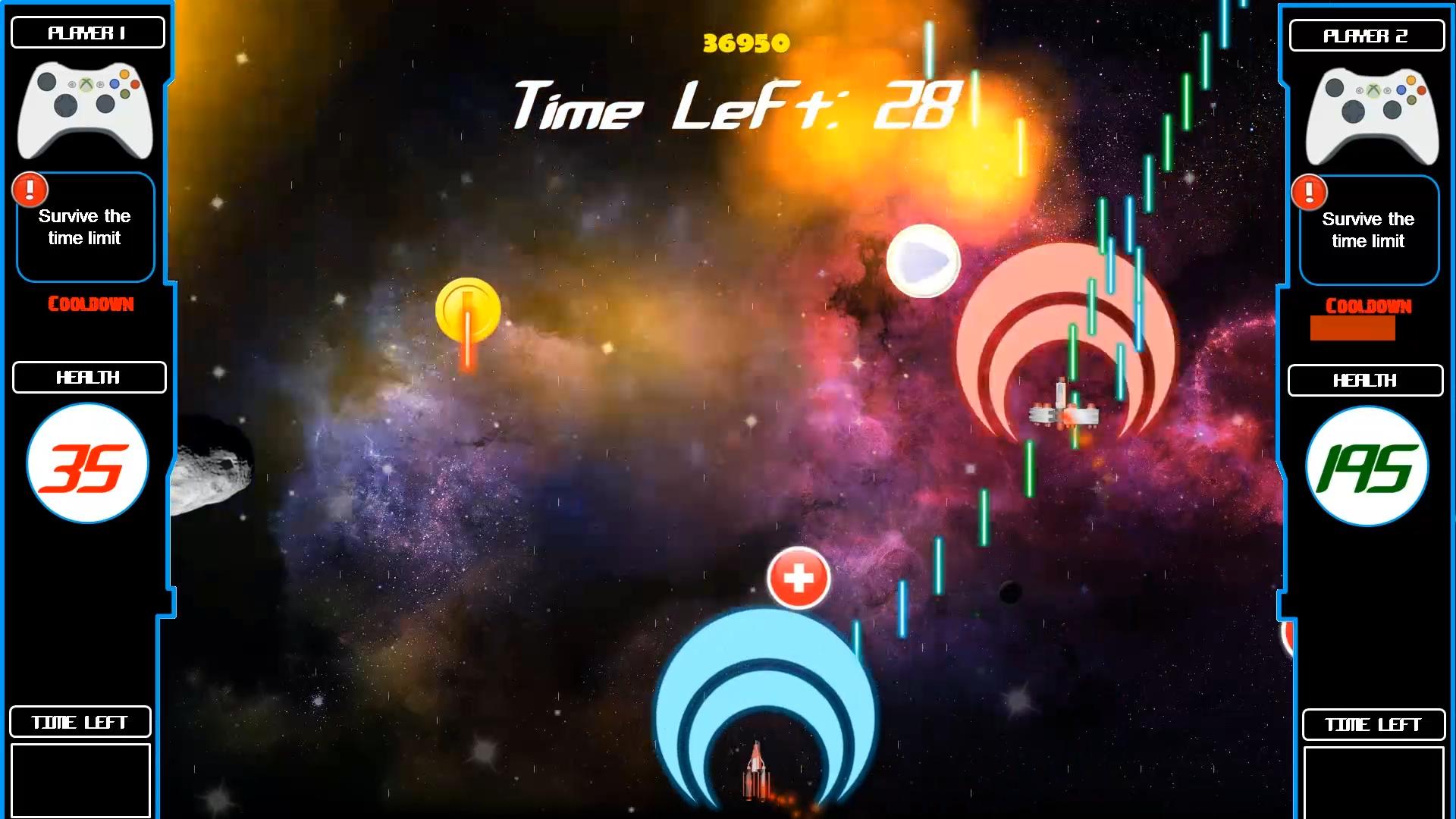Select the Player 2 Xbox controller icon
The image size is (1456, 819).
tap(1370, 115)
